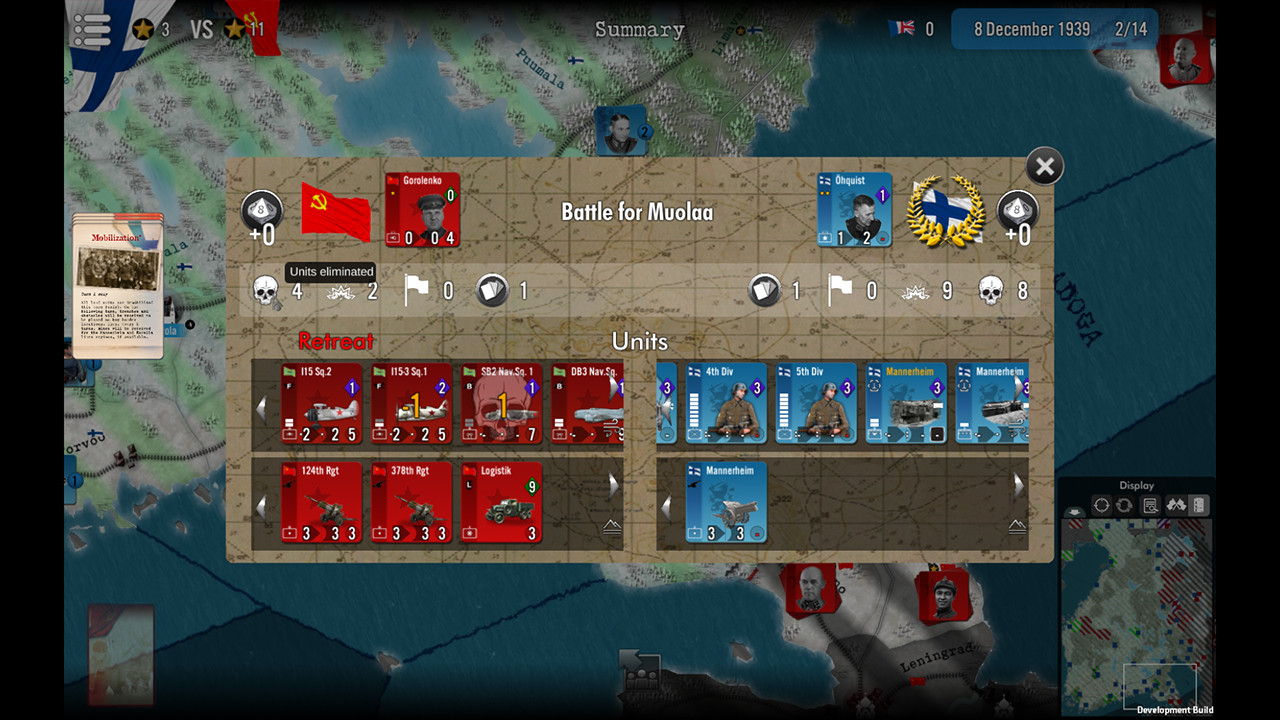Screen dimensions: 1280x720
Task: Select the center-on-unit target icon in Display panel
Action: (x=1101, y=503)
